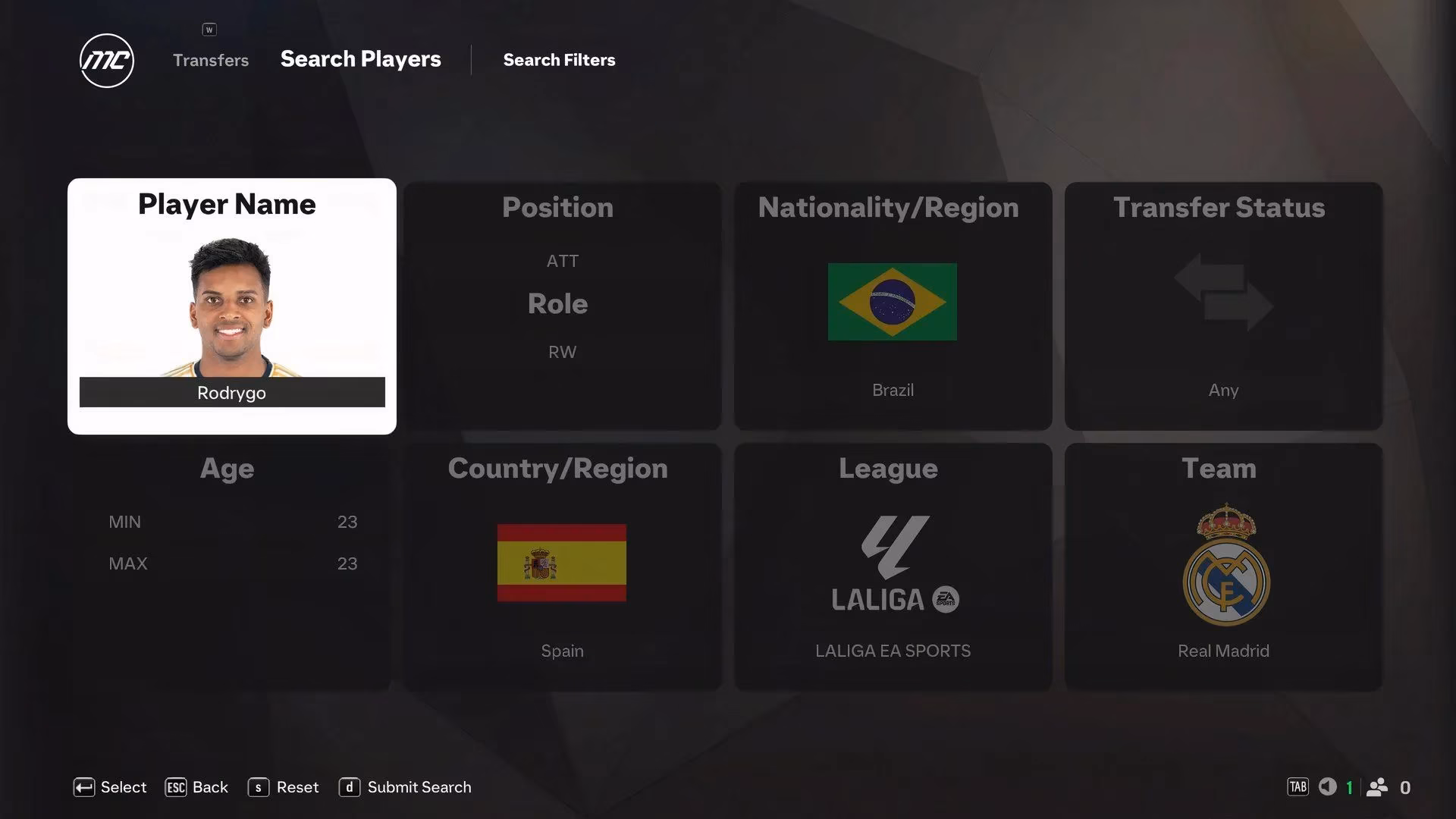This screenshot has height=819, width=1456.
Task: Submit the player search
Action: tap(405, 787)
